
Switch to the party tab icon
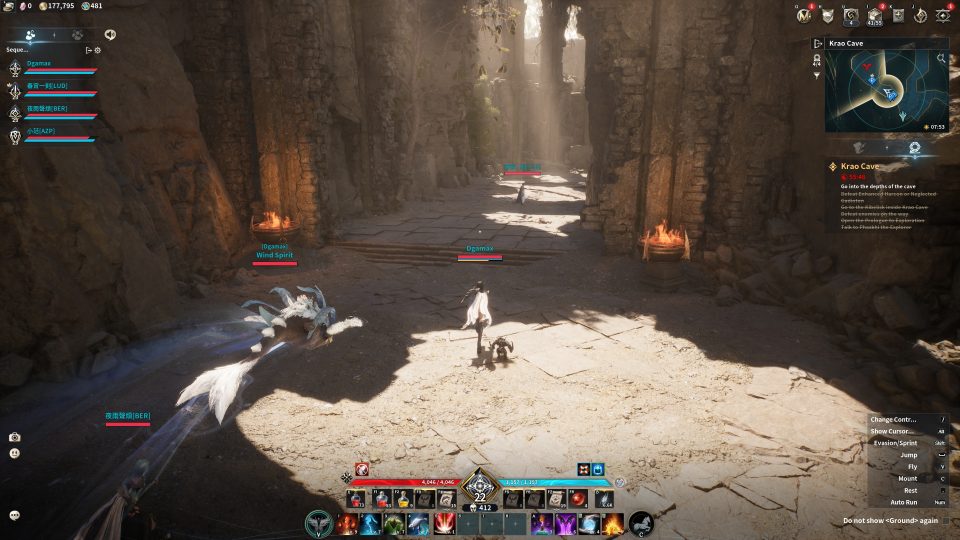pos(30,34)
